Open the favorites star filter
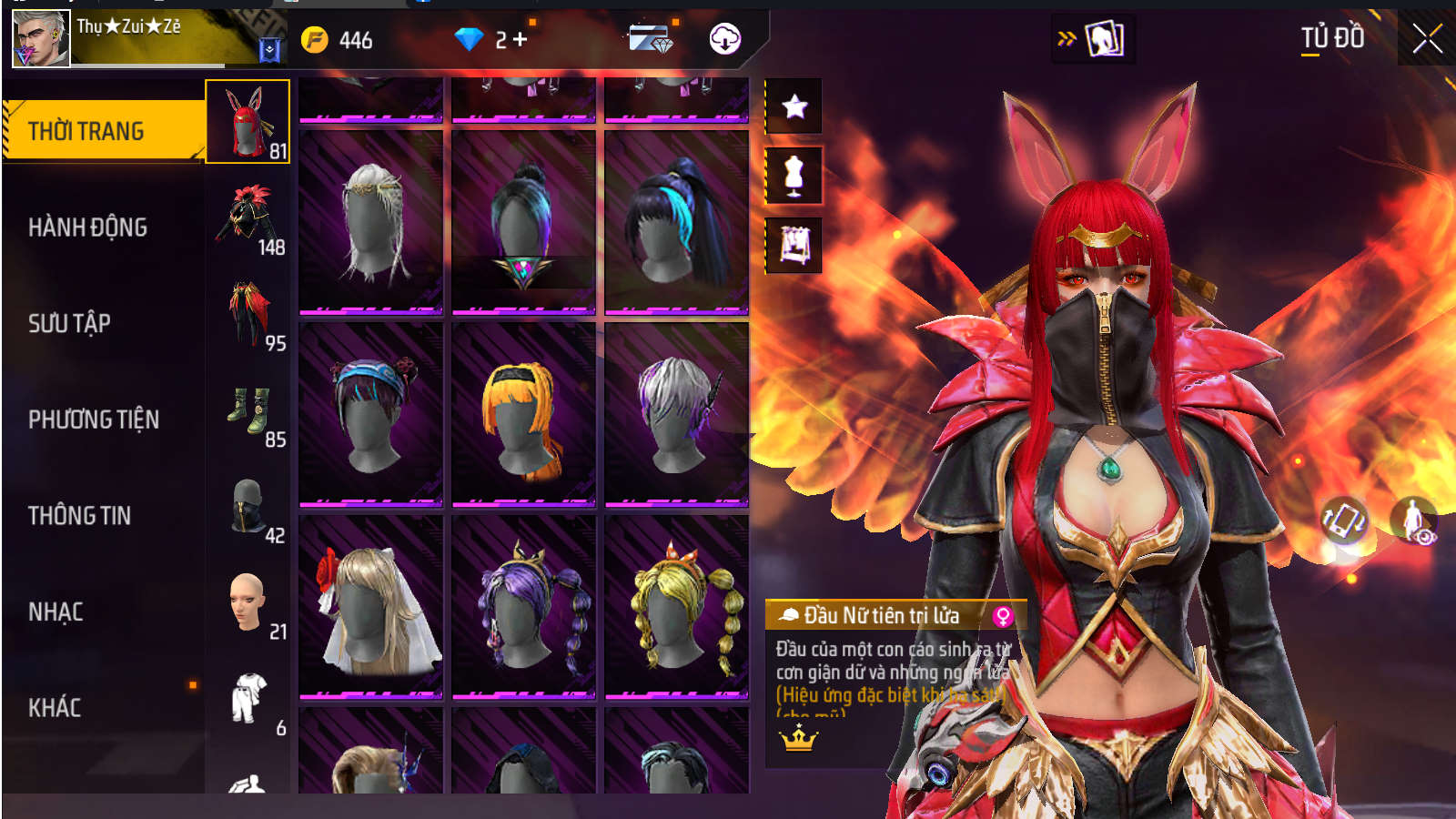The width and height of the screenshot is (1456, 819). pyautogui.click(x=794, y=106)
